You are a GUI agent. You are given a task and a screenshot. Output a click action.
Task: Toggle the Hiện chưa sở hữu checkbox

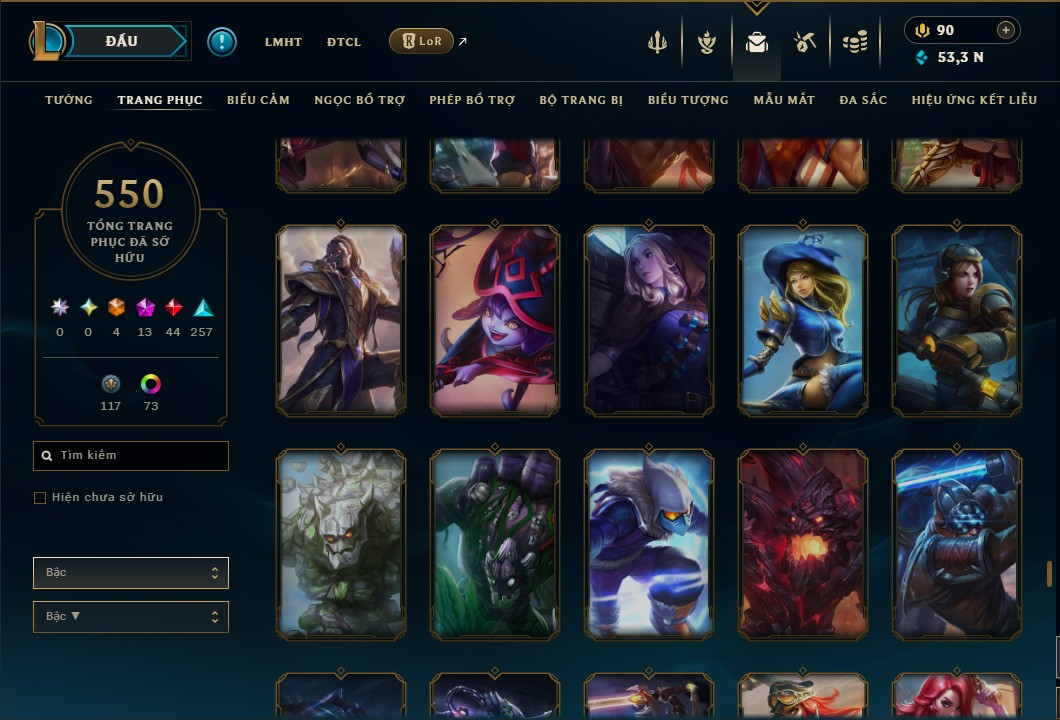tap(40, 498)
